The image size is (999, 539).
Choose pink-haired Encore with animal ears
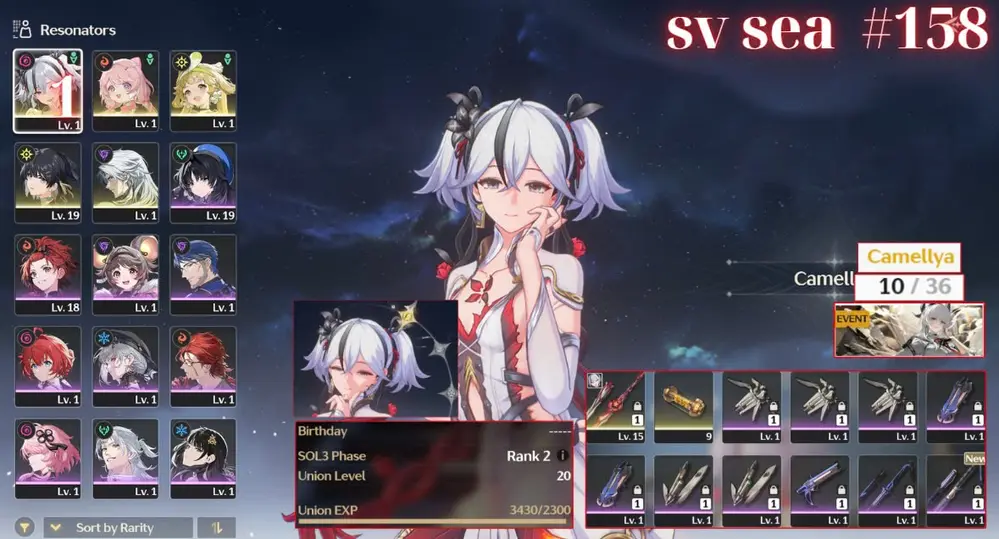tap(125, 91)
